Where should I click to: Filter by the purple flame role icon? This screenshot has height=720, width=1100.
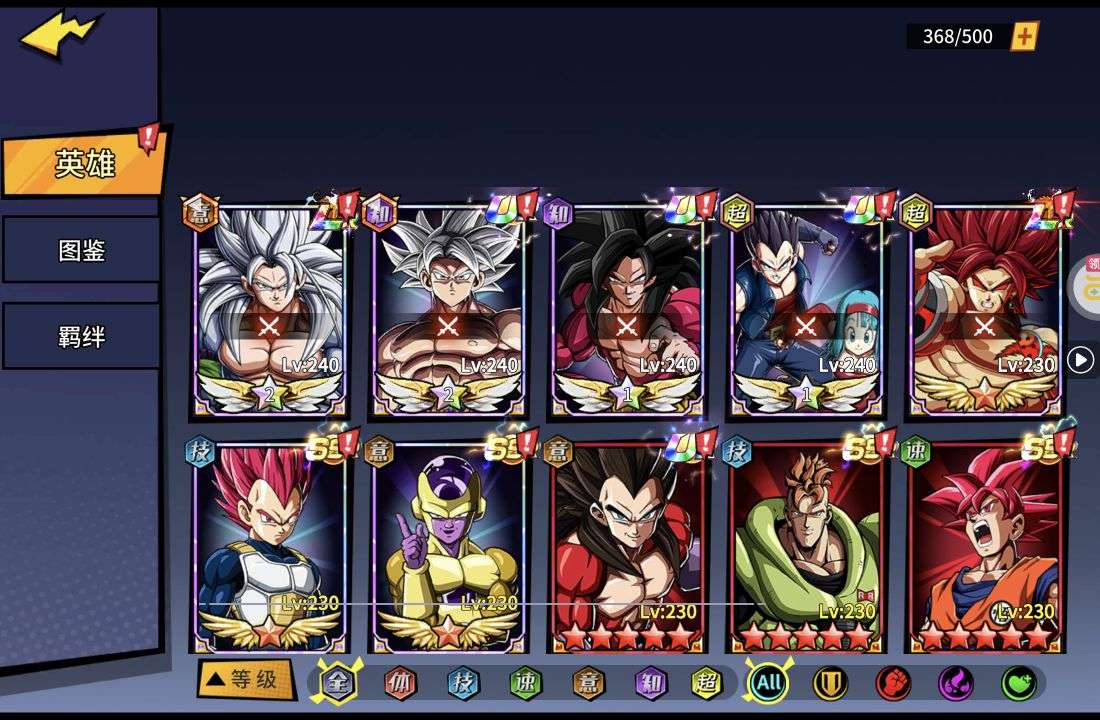coord(956,683)
